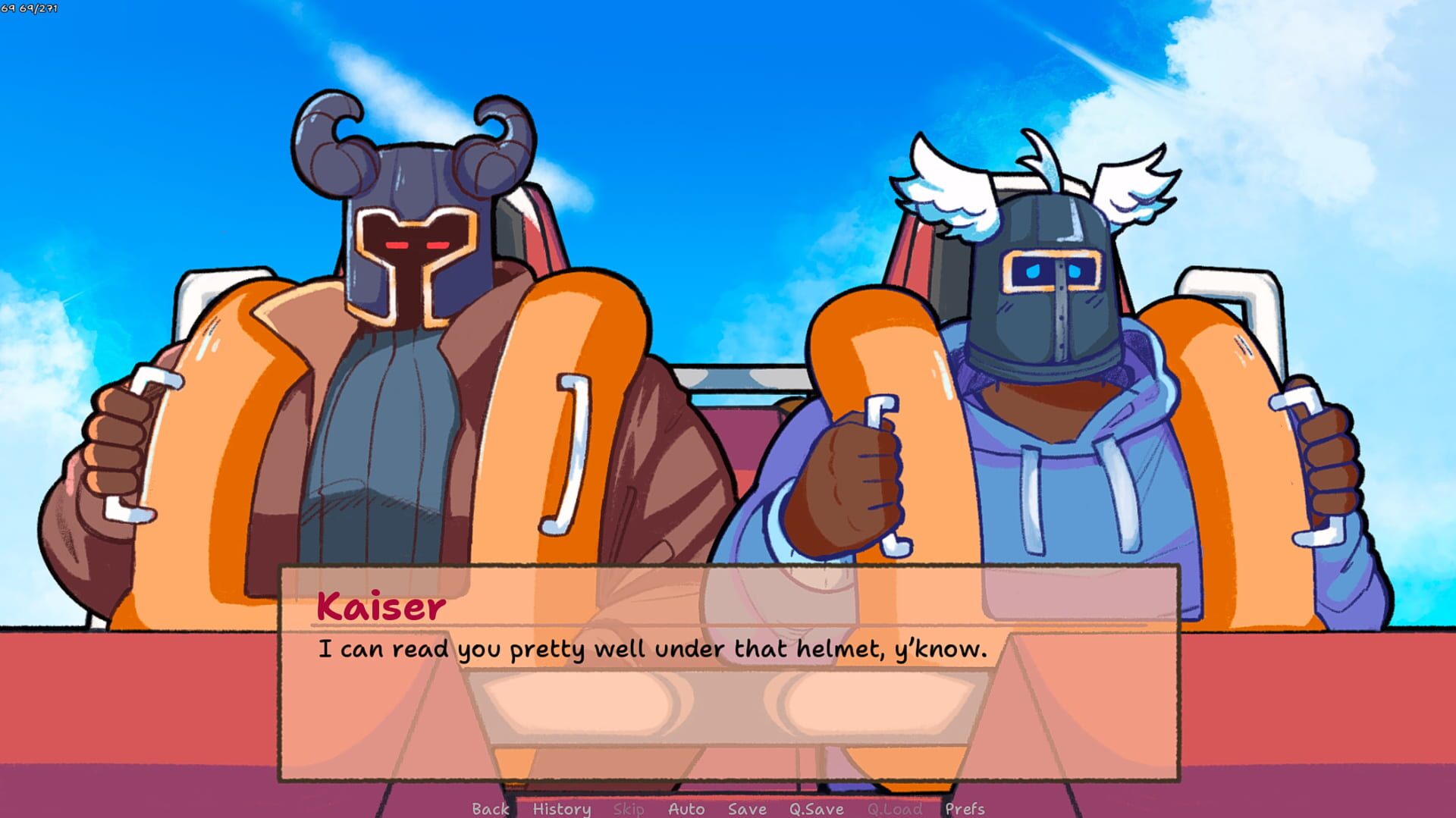Click Prefs at the bottom right
Viewport: 1456px width, 818px height.
tap(966, 809)
